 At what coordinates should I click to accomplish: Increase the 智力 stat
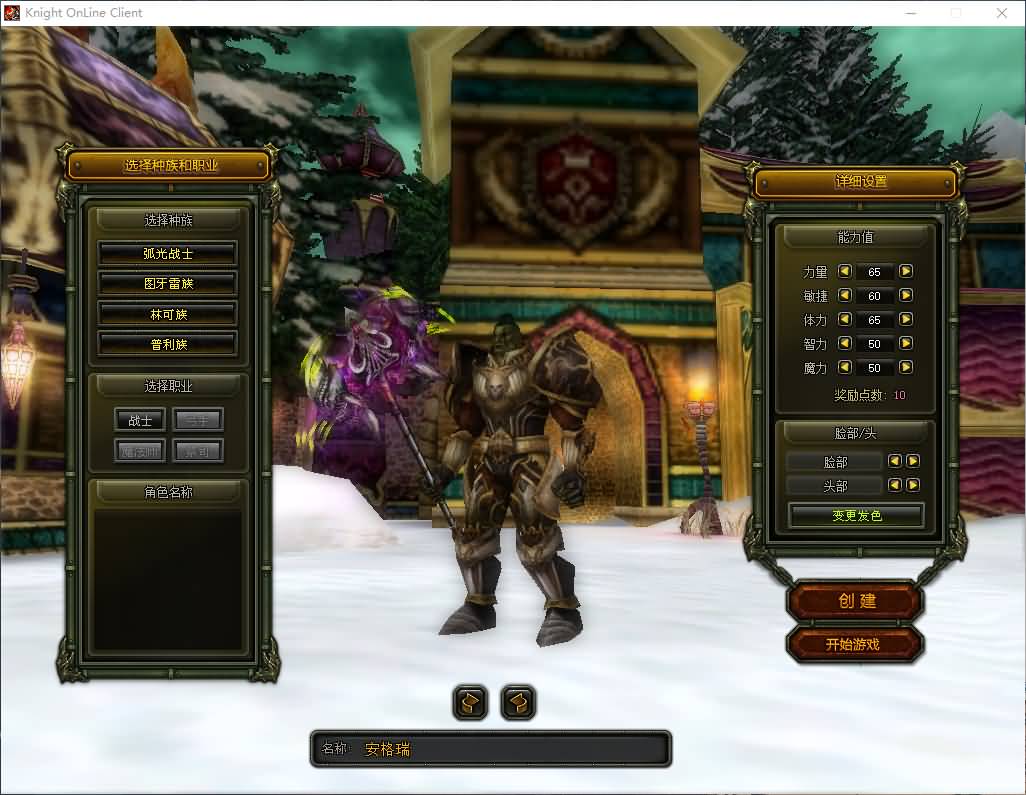(x=905, y=343)
